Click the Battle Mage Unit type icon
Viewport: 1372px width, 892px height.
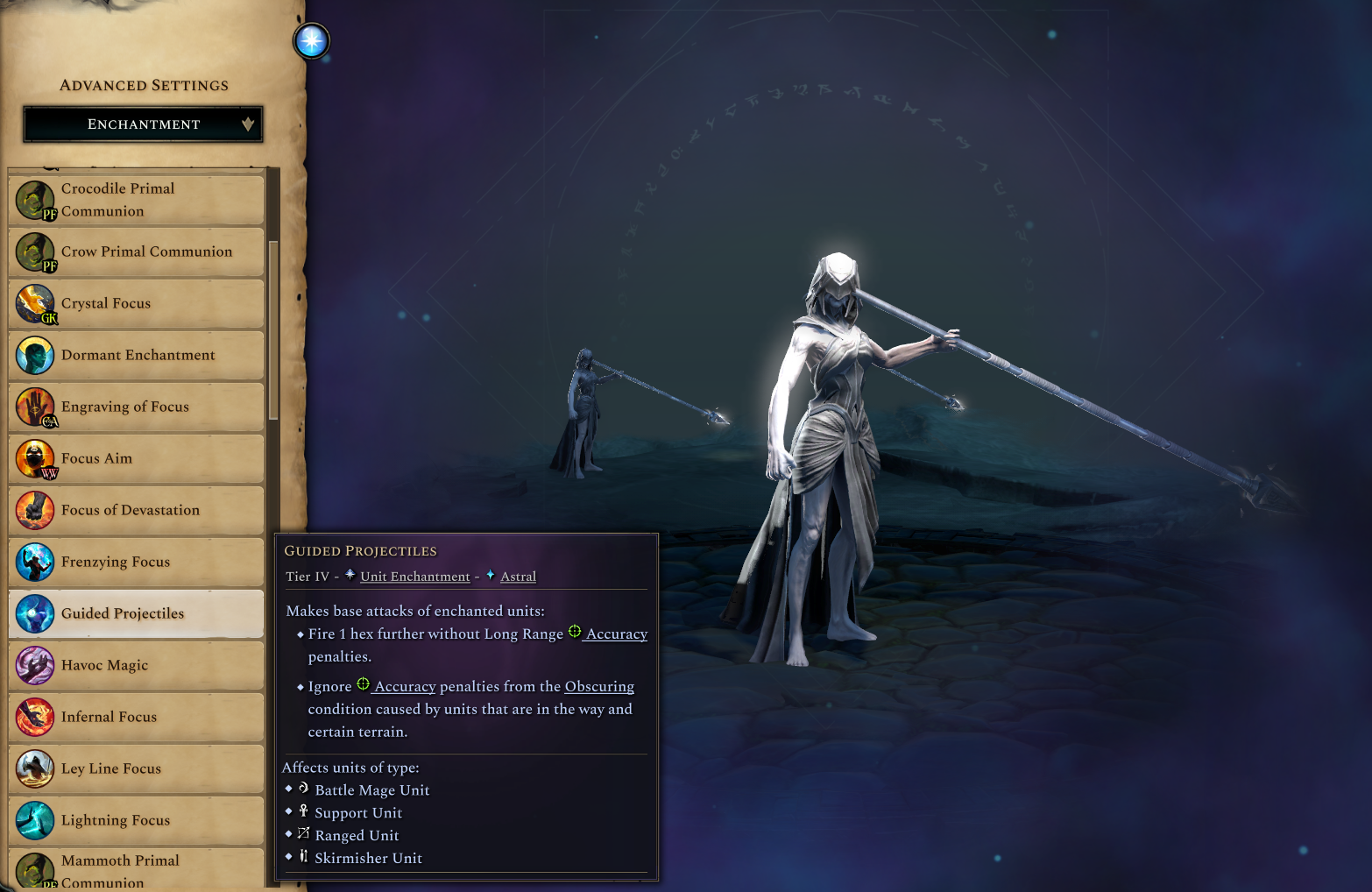click(304, 788)
